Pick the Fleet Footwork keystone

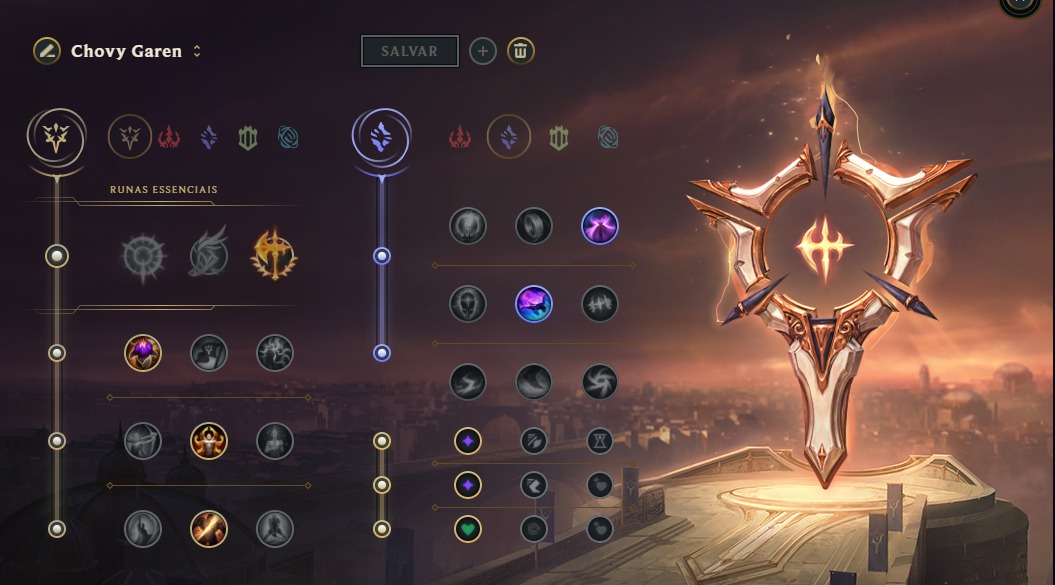coord(209,256)
